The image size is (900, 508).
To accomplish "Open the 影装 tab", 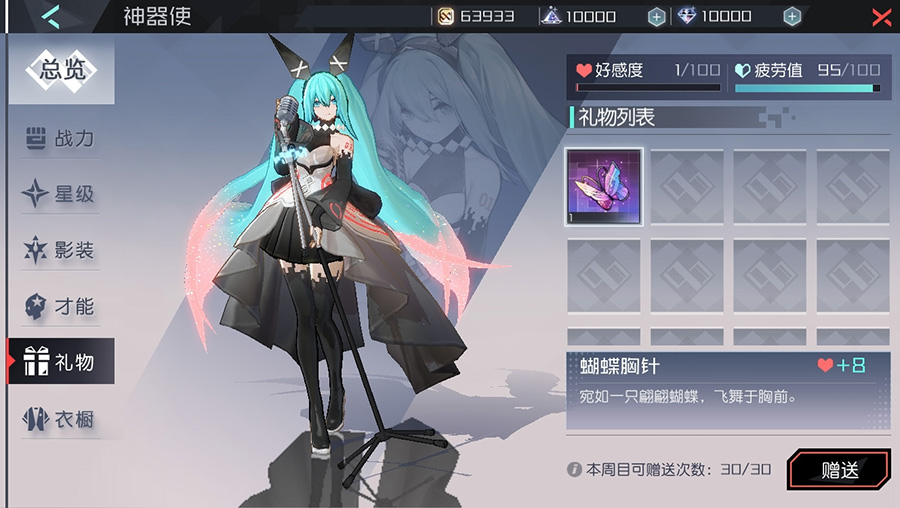I will coord(62,250).
